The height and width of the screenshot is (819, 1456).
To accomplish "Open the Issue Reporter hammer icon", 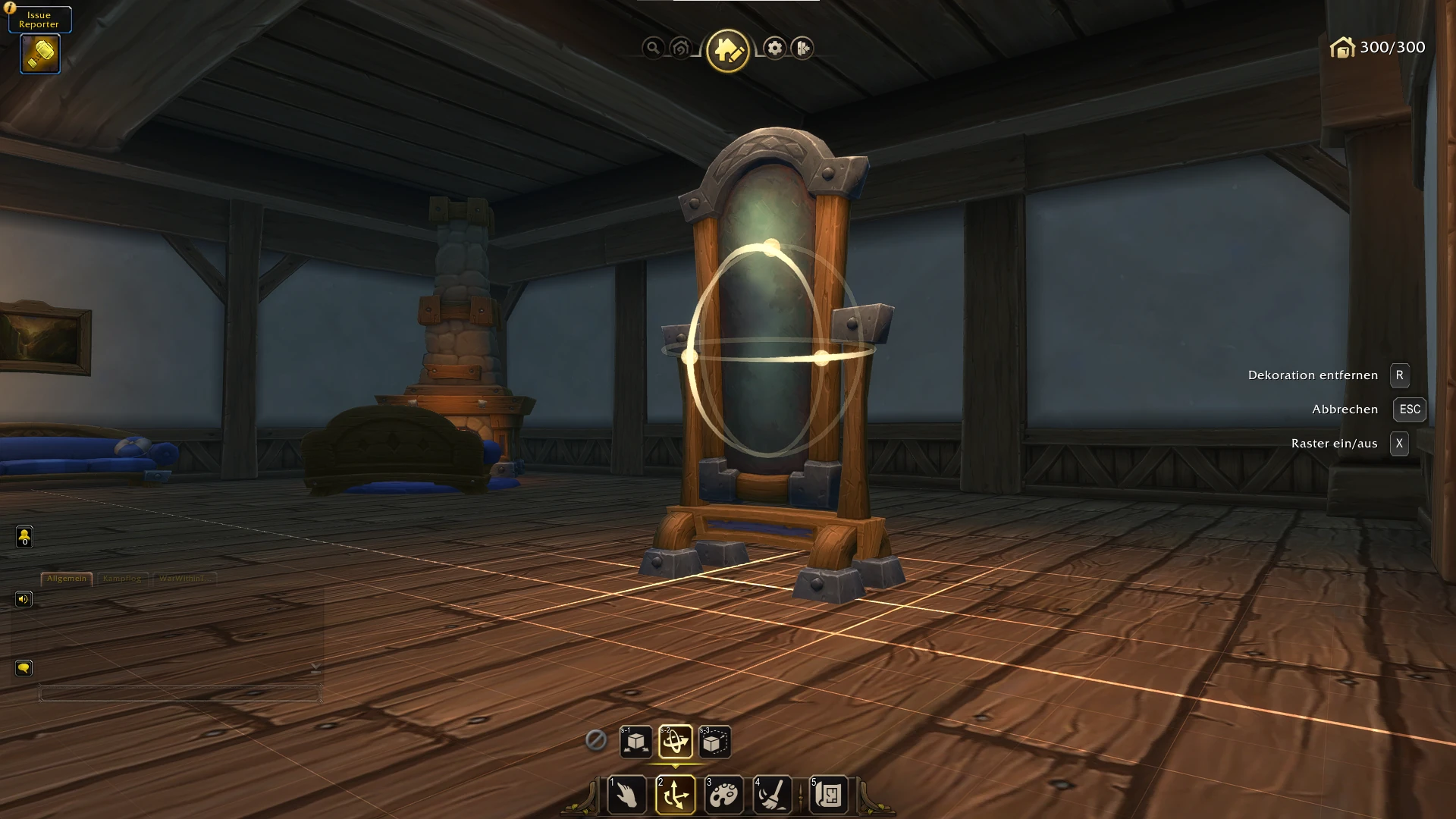I will click(x=40, y=54).
